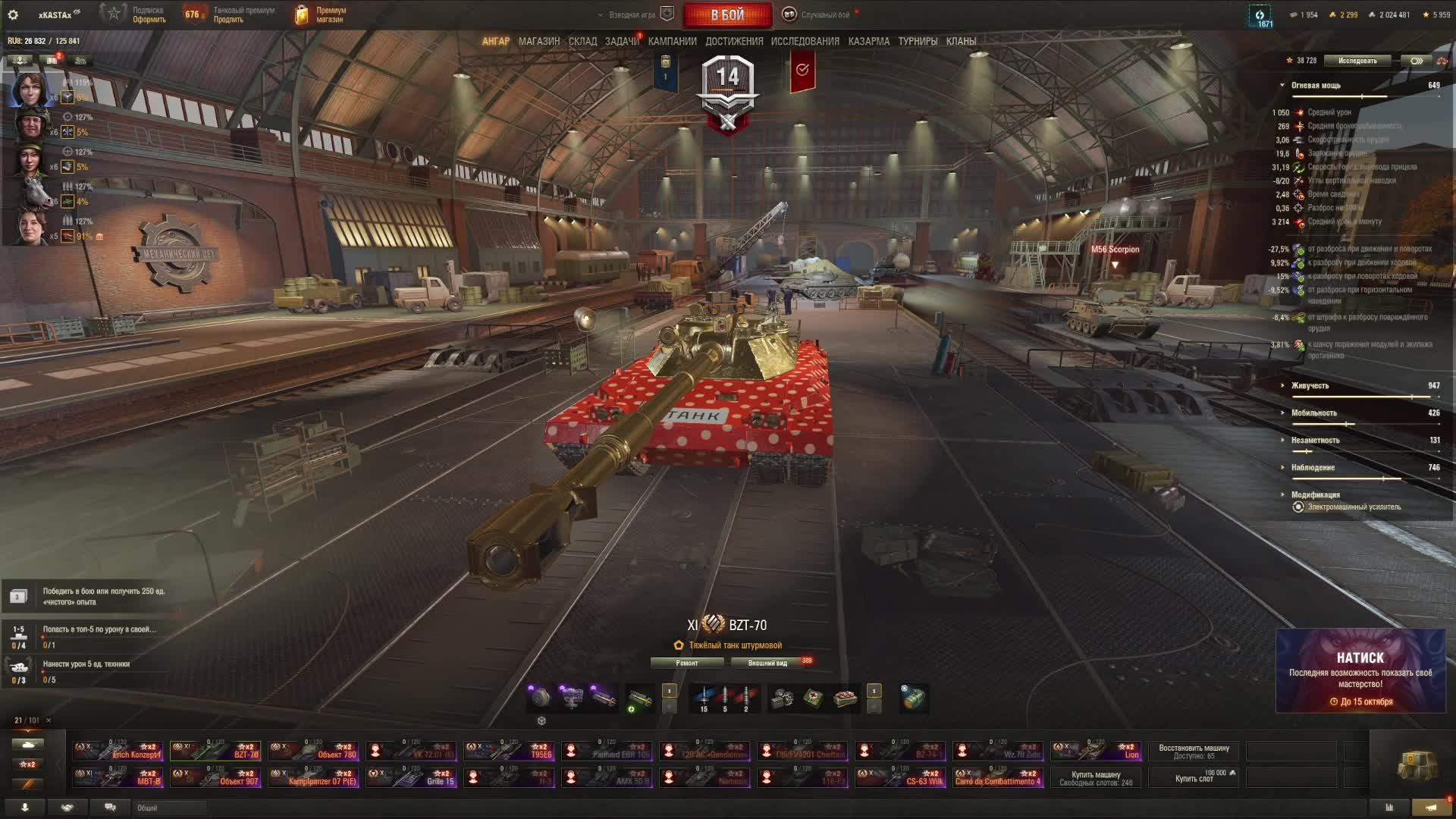1456x819 pixels.
Task: Click the Общий chat channel field
Action: click(x=168, y=808)
